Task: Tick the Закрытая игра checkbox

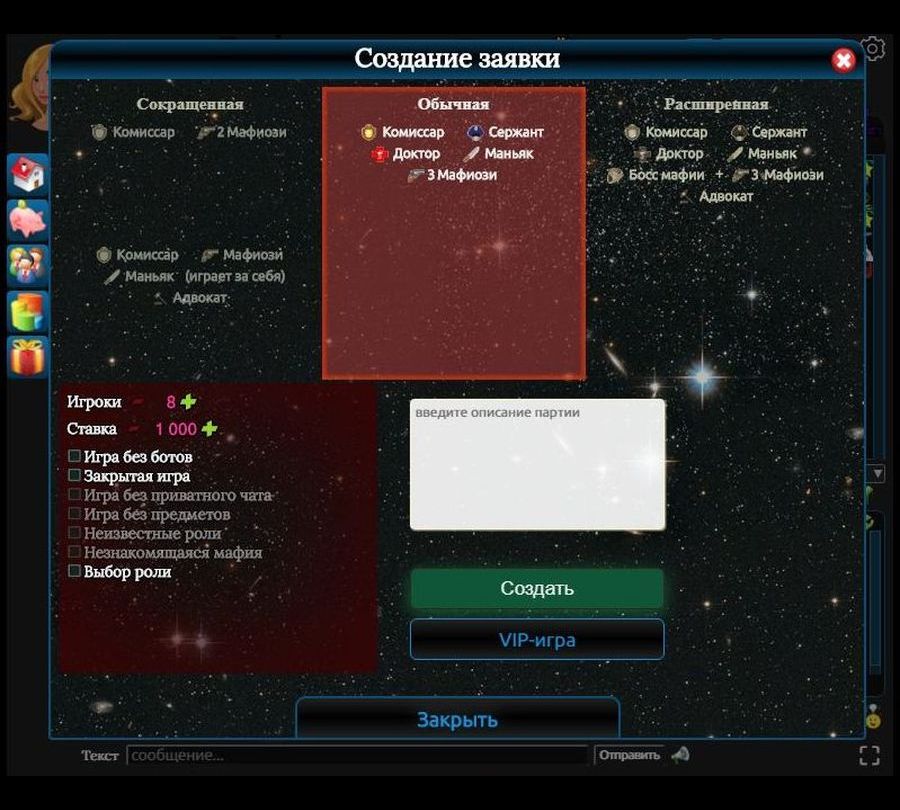Action: (x=75, y=476)
